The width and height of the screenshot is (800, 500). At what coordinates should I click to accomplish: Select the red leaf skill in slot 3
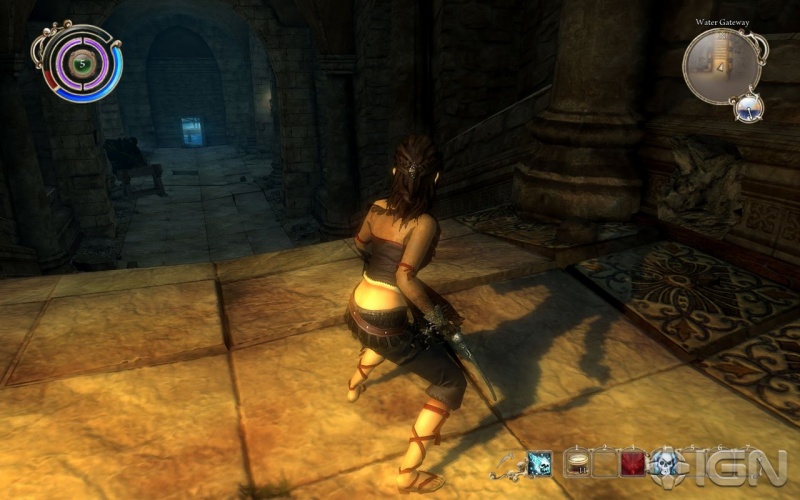click(634, 462)
